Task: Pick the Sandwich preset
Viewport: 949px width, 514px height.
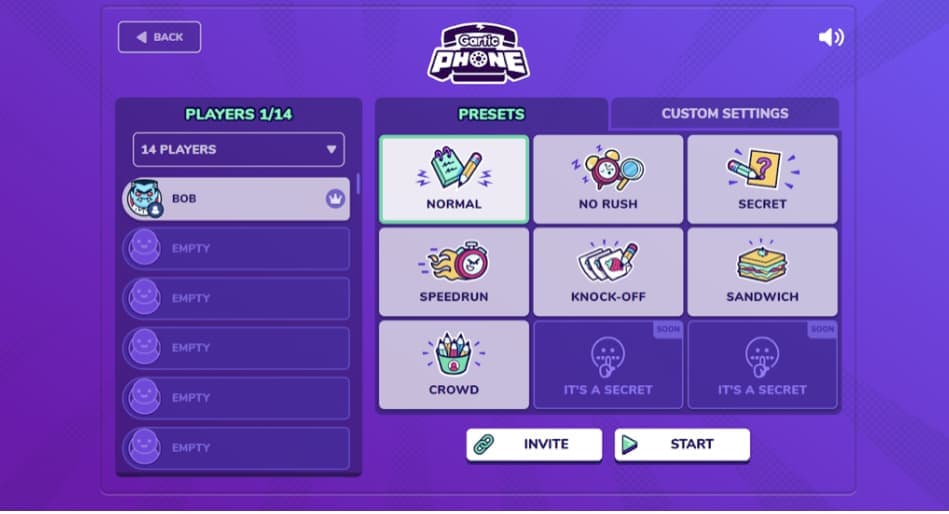Action: (x=762, y=272)
